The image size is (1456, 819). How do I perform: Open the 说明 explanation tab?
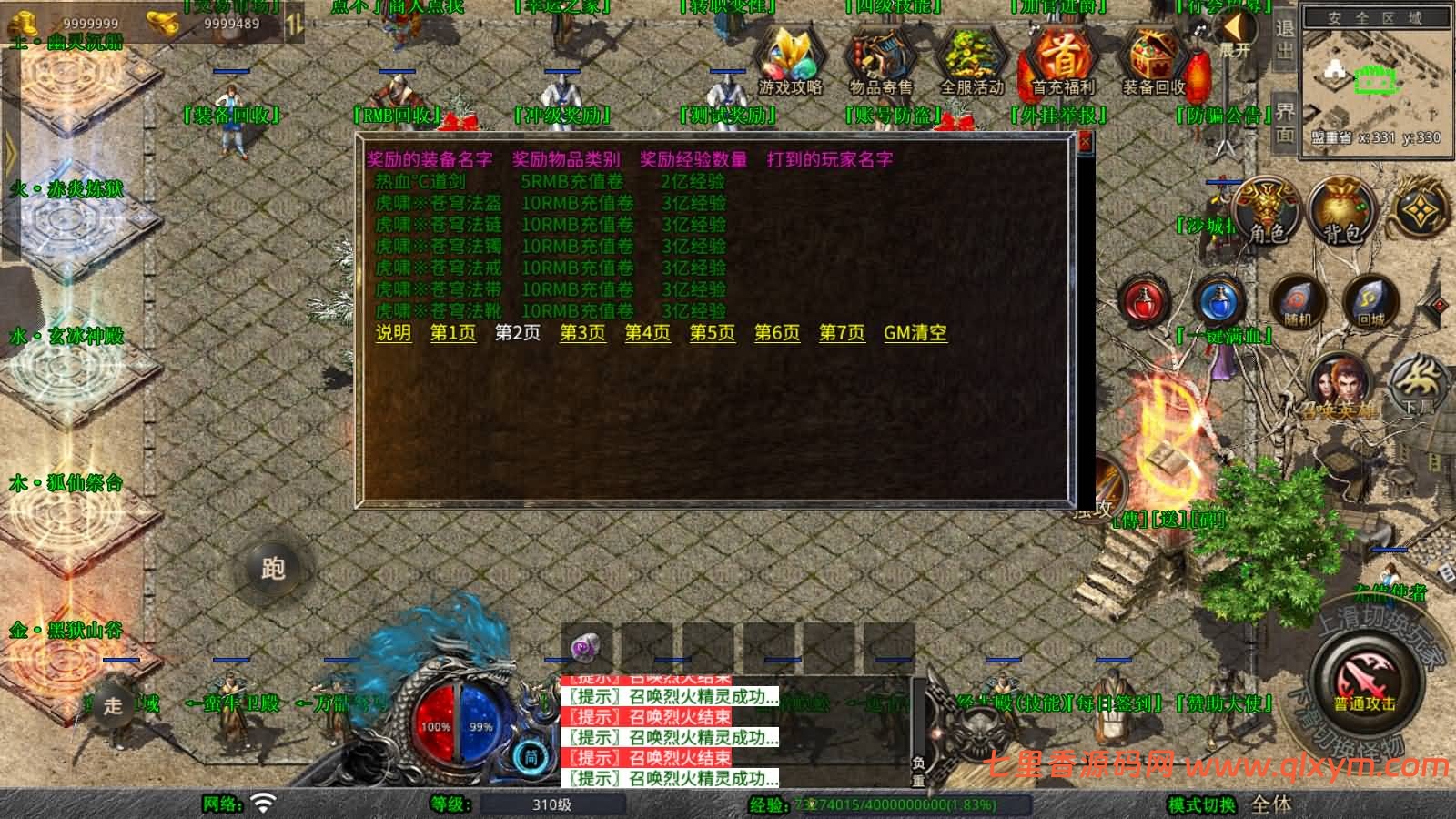[395, 333]
